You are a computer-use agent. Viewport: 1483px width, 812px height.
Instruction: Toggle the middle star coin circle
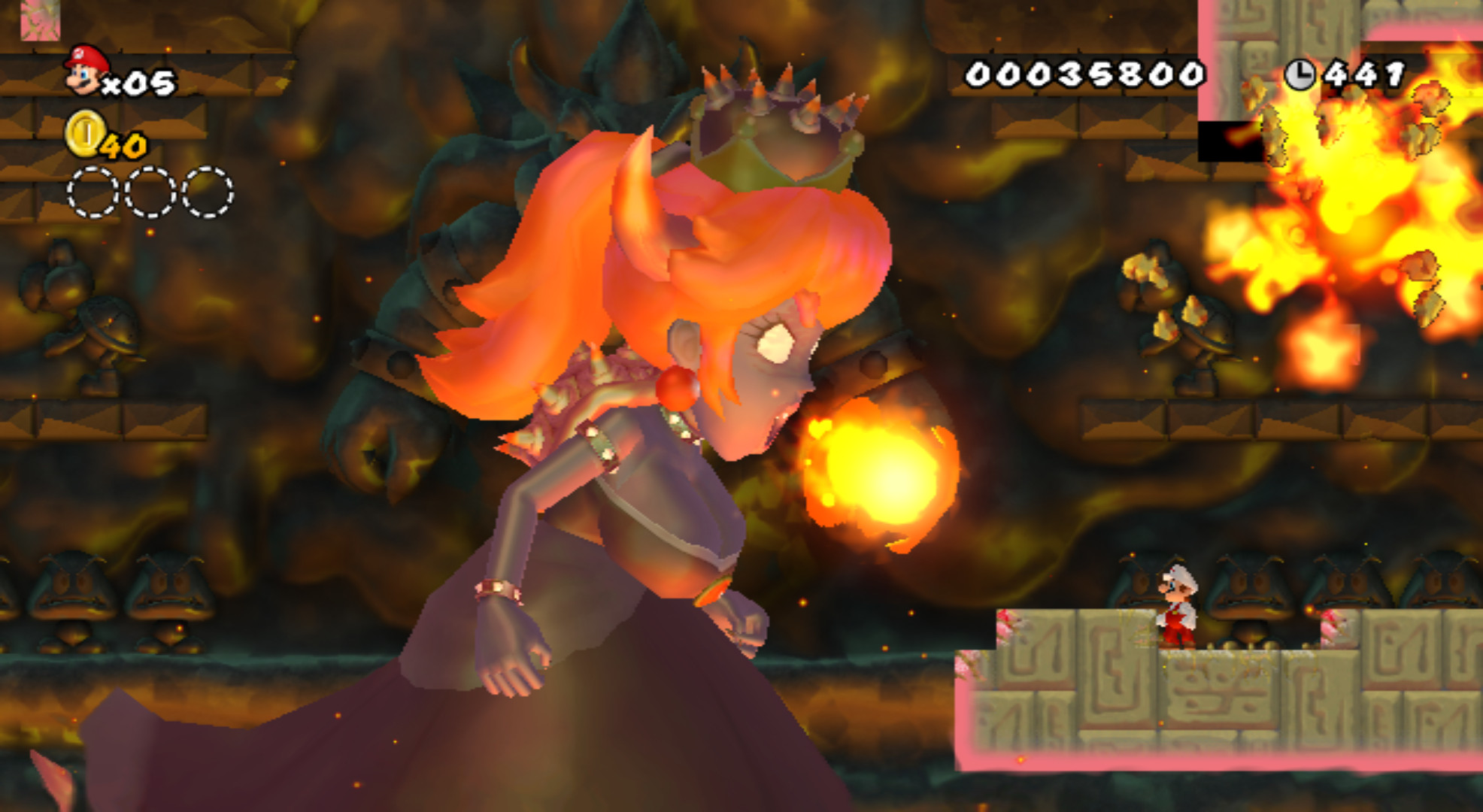pos(147,192)
